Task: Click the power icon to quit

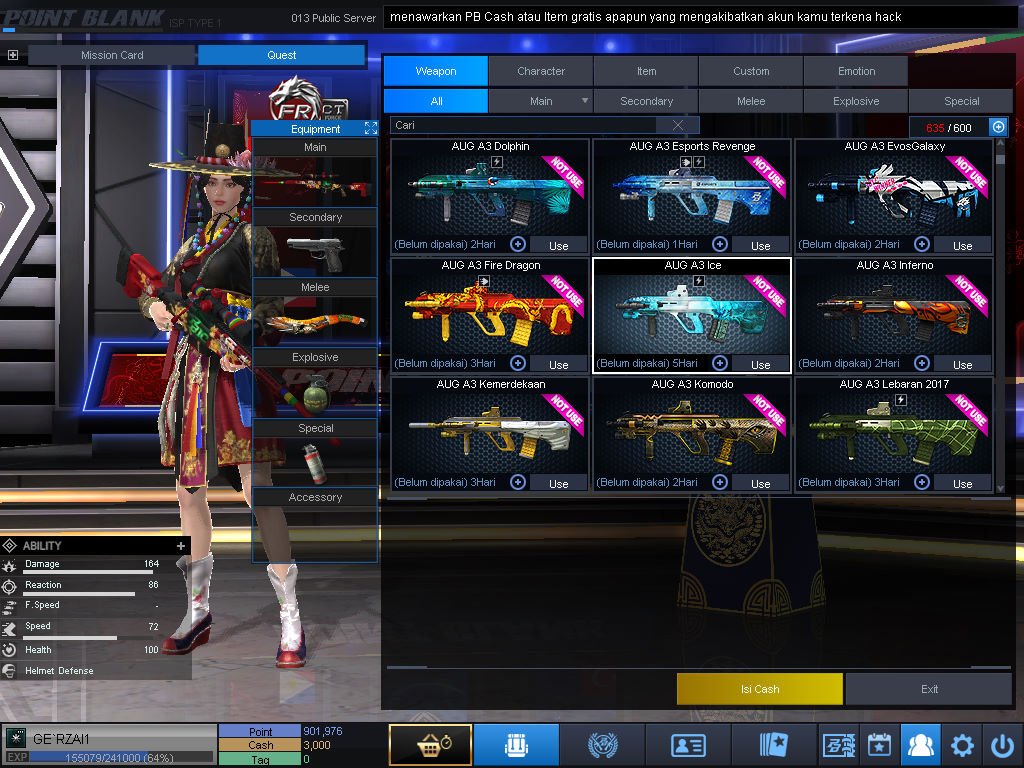Action: tap(1002, 745)
